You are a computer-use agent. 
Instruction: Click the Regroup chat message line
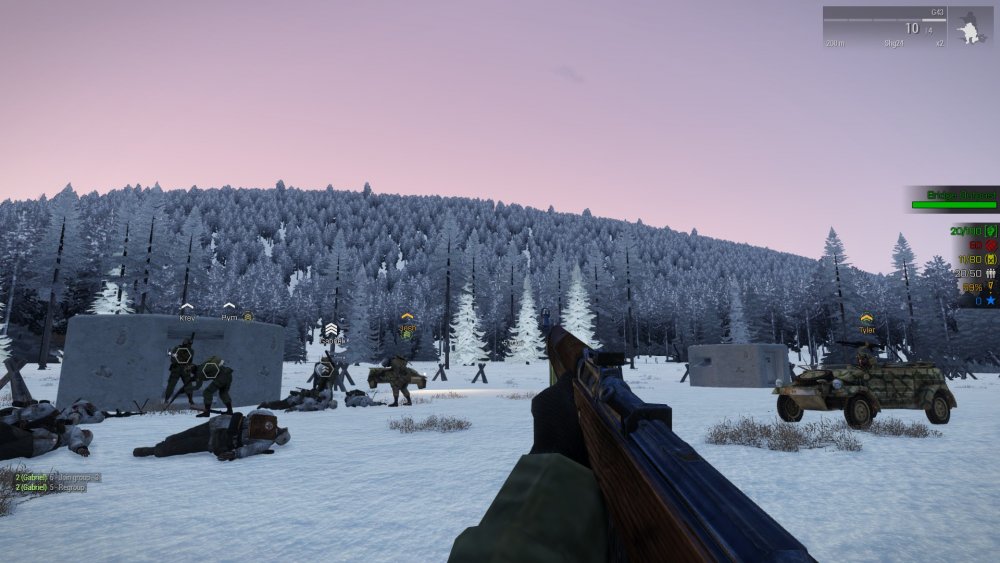(x=57, y=487)
